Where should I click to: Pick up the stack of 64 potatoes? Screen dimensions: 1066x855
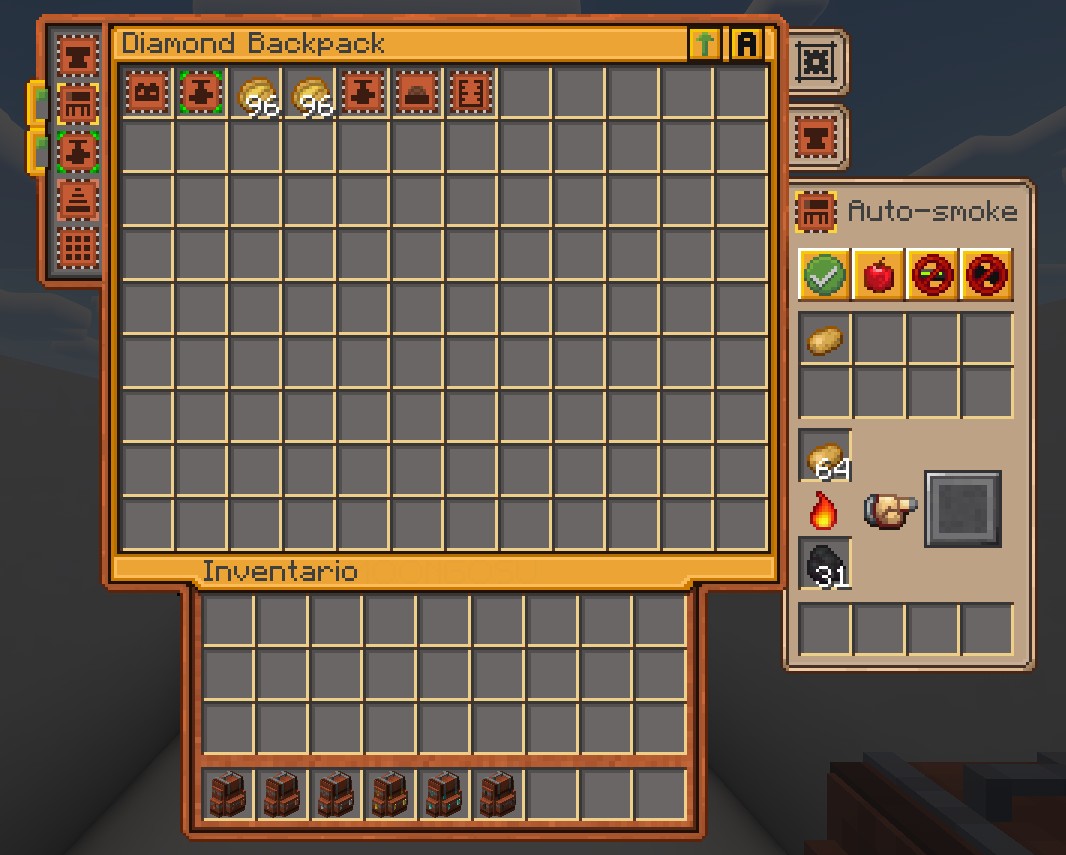(x=824, y=457)
